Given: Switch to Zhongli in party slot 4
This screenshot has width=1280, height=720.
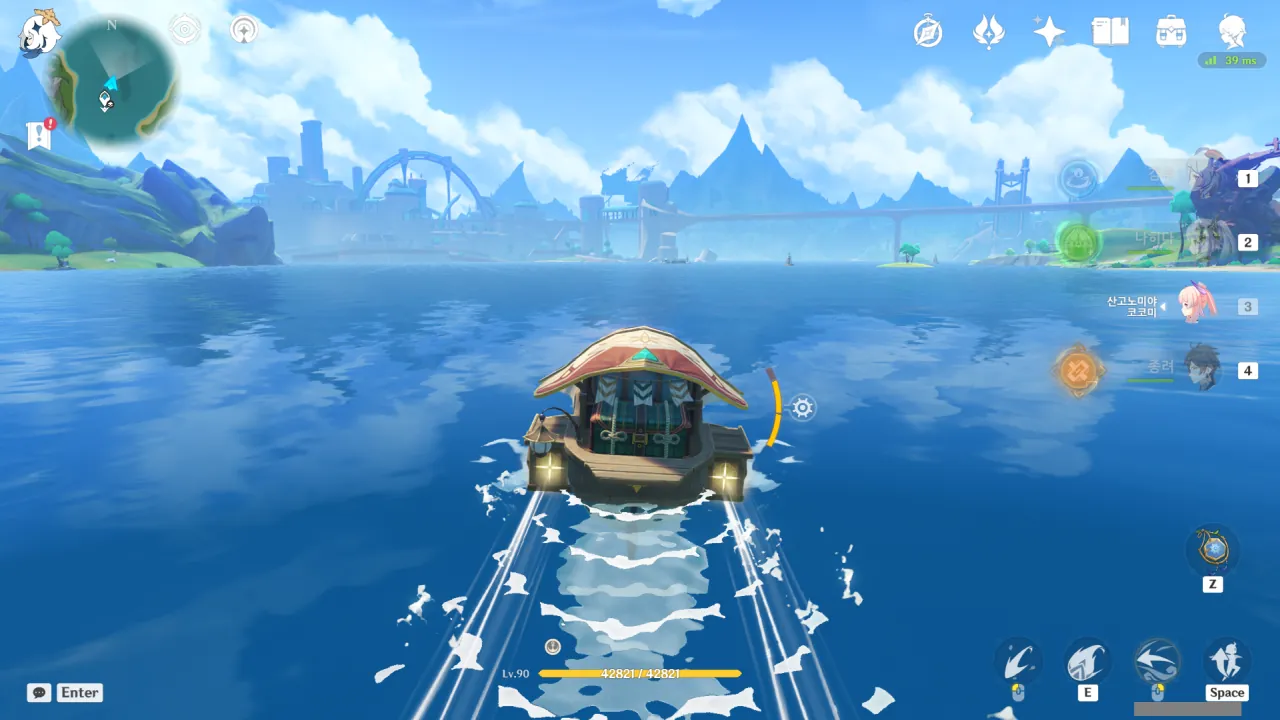Looking at the screenshot, I should pos(1202,369).
